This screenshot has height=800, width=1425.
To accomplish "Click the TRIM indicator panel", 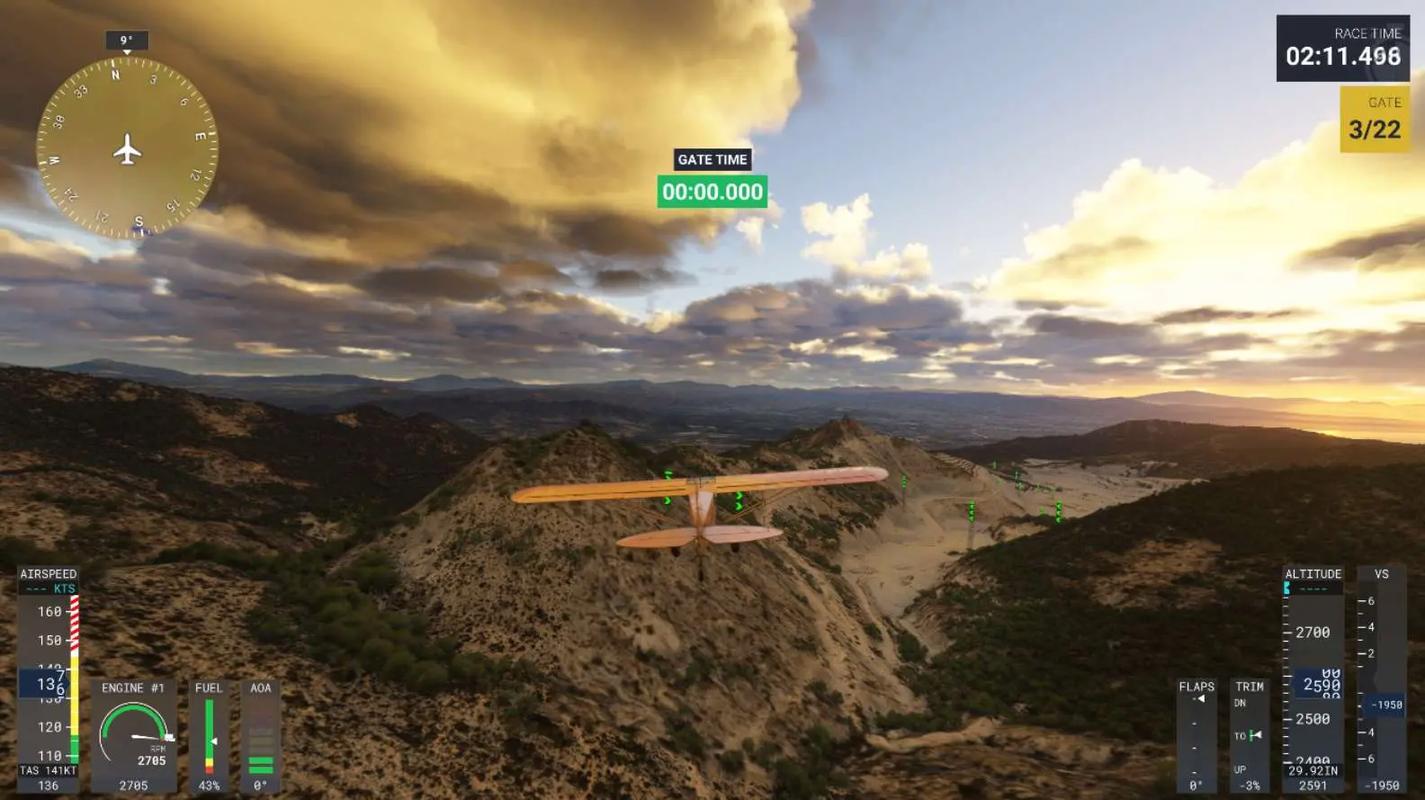I will point(1248,736).
